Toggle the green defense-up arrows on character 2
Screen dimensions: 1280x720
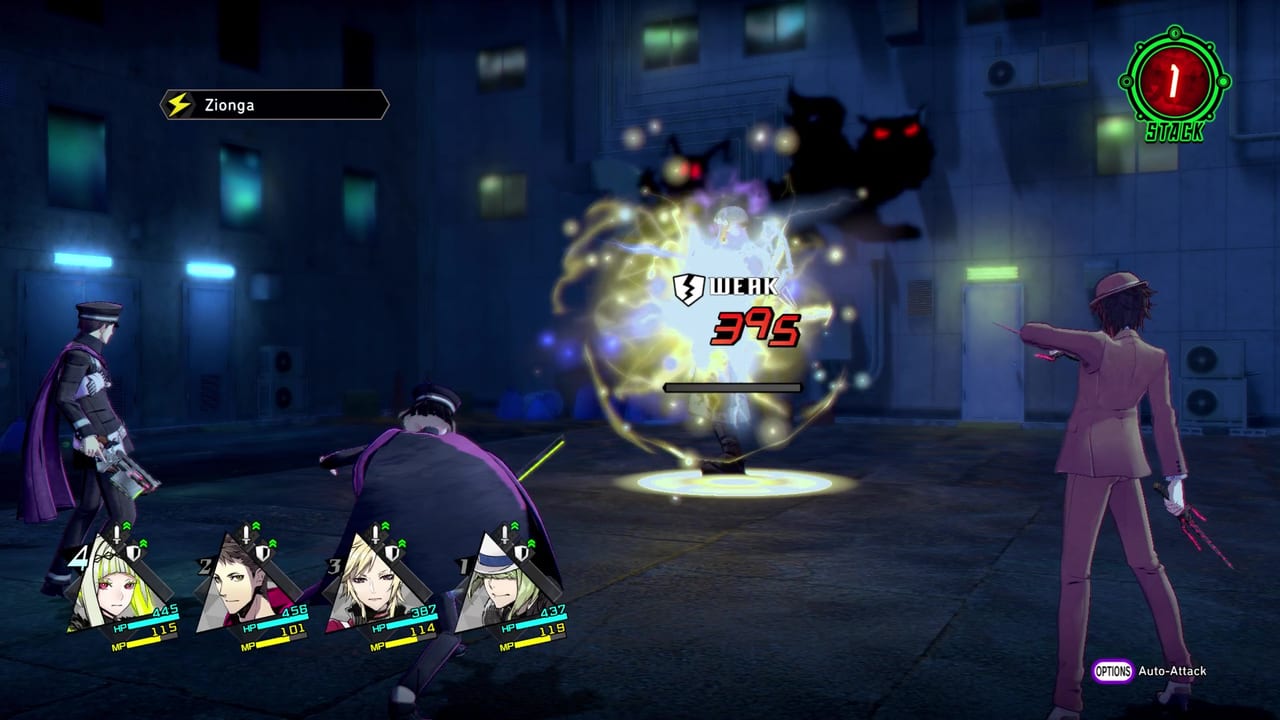point(273,541)
